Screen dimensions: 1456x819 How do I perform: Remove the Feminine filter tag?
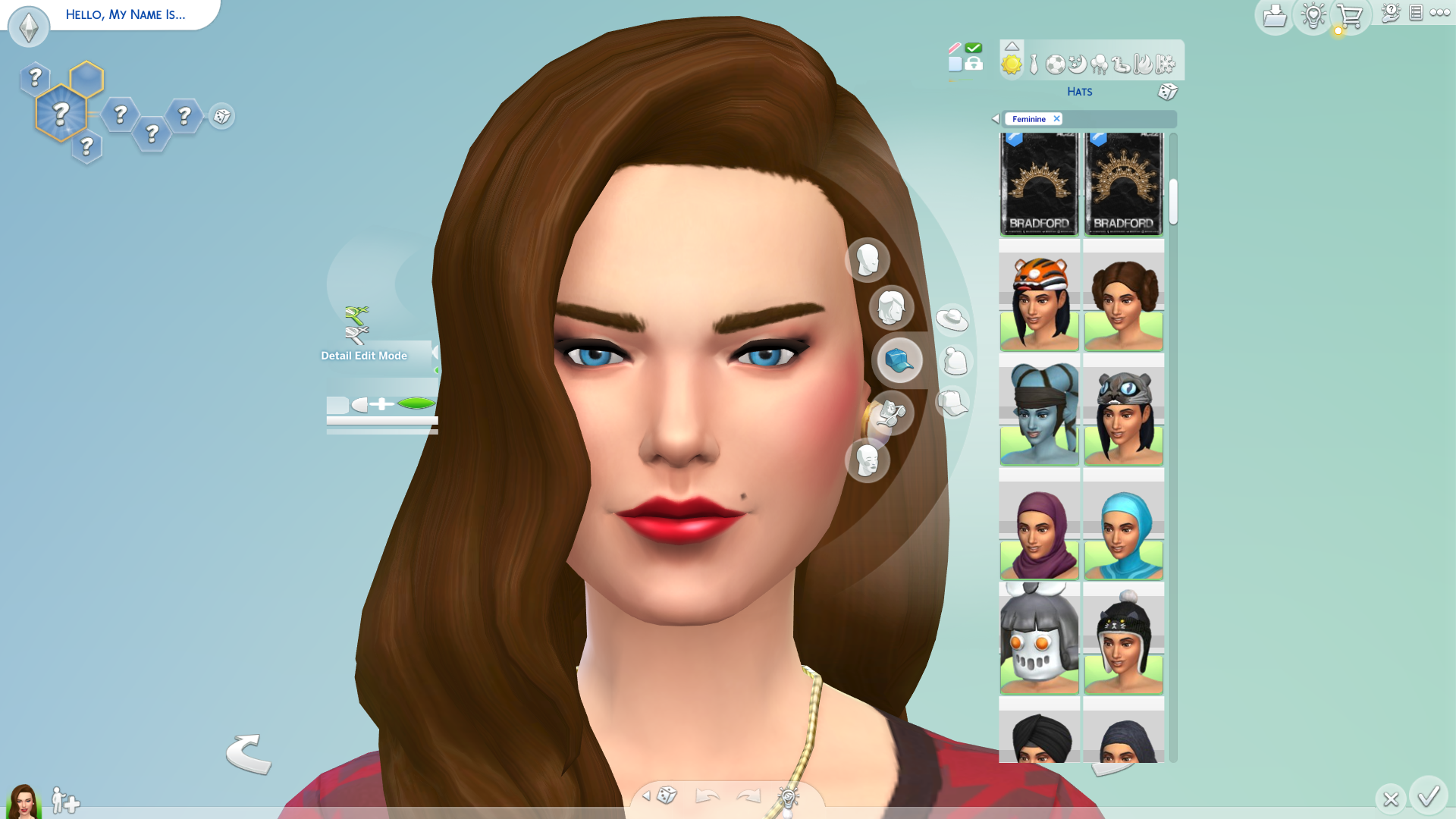[1056, 118]
